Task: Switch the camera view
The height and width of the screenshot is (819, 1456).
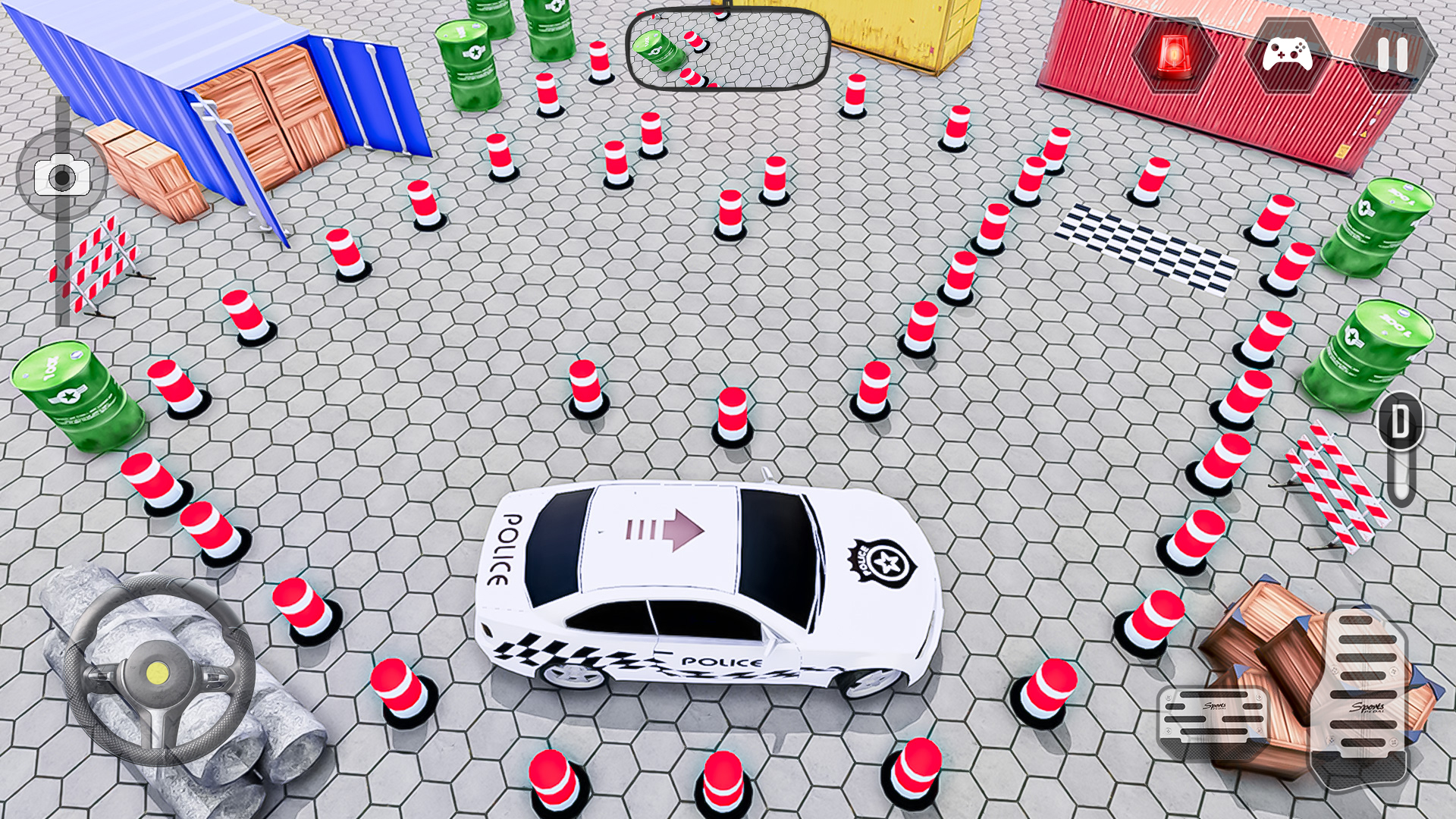Action: click(x=62, y=176)
